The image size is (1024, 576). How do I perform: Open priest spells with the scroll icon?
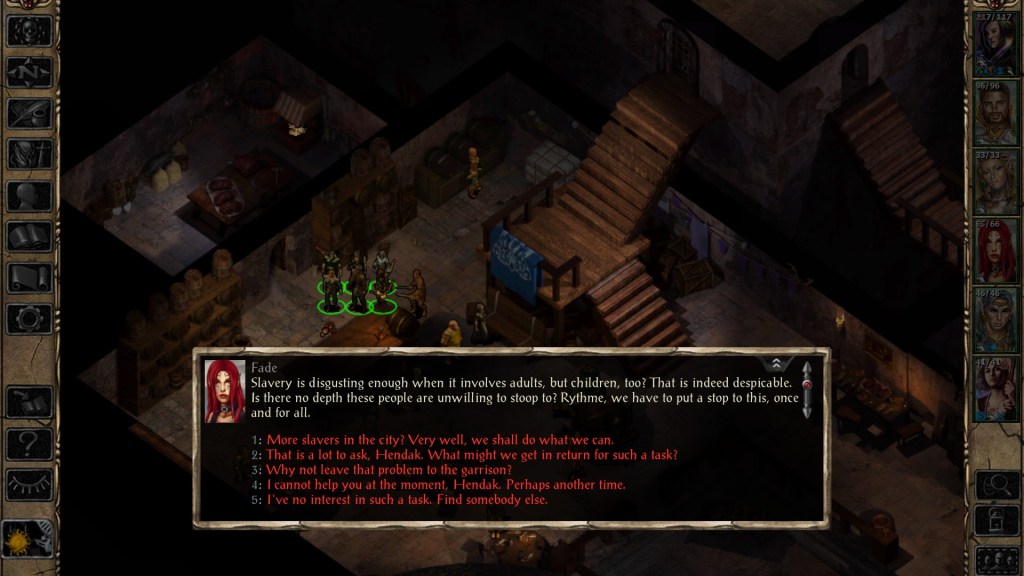[29, 278]
